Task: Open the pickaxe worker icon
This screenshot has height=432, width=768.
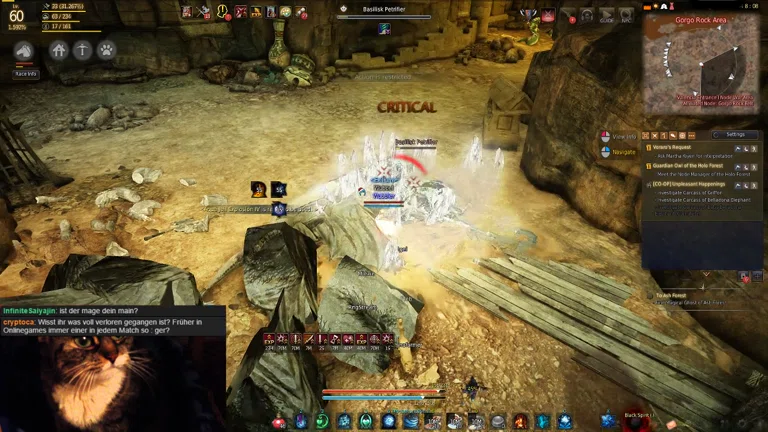Action: coord(82,50)
